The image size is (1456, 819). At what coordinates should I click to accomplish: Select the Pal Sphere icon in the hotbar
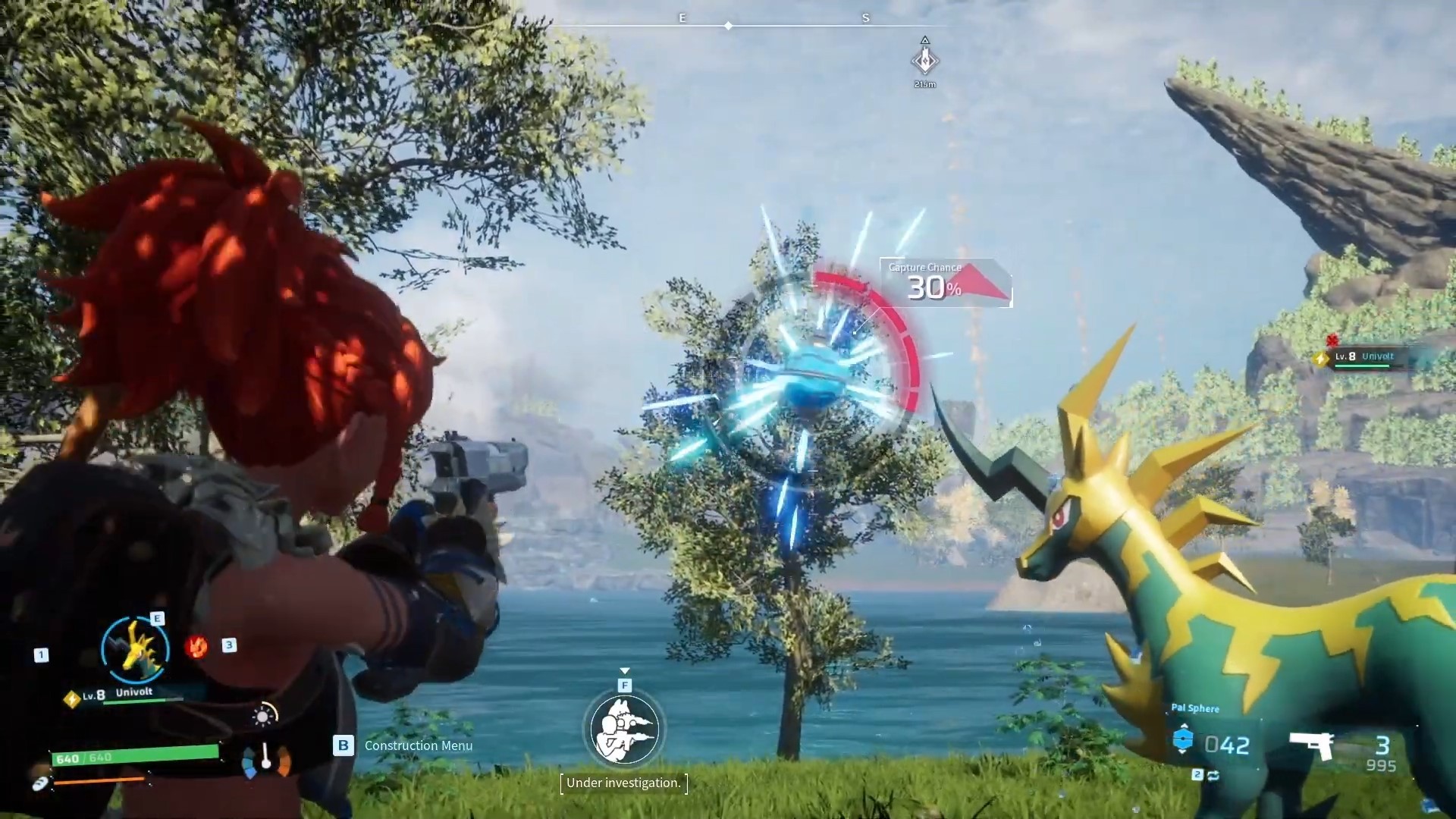click(1183, 739)
